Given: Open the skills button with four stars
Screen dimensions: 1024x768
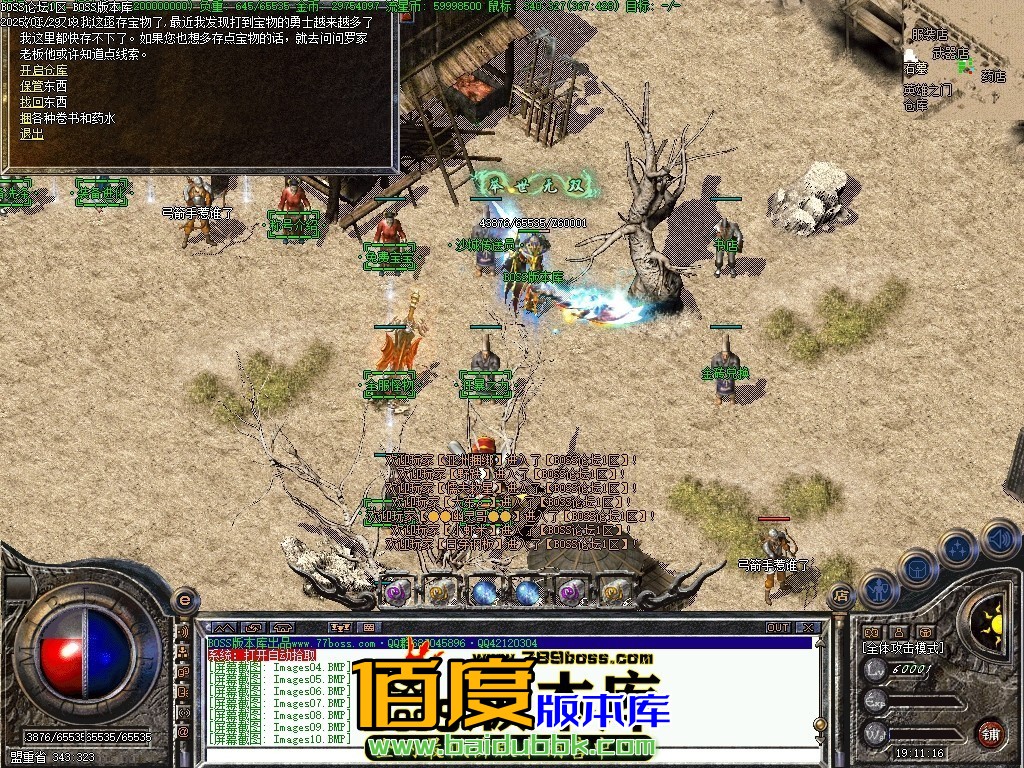Looking at the screenshot, I should pyautogui.click(x=958, y=548).
